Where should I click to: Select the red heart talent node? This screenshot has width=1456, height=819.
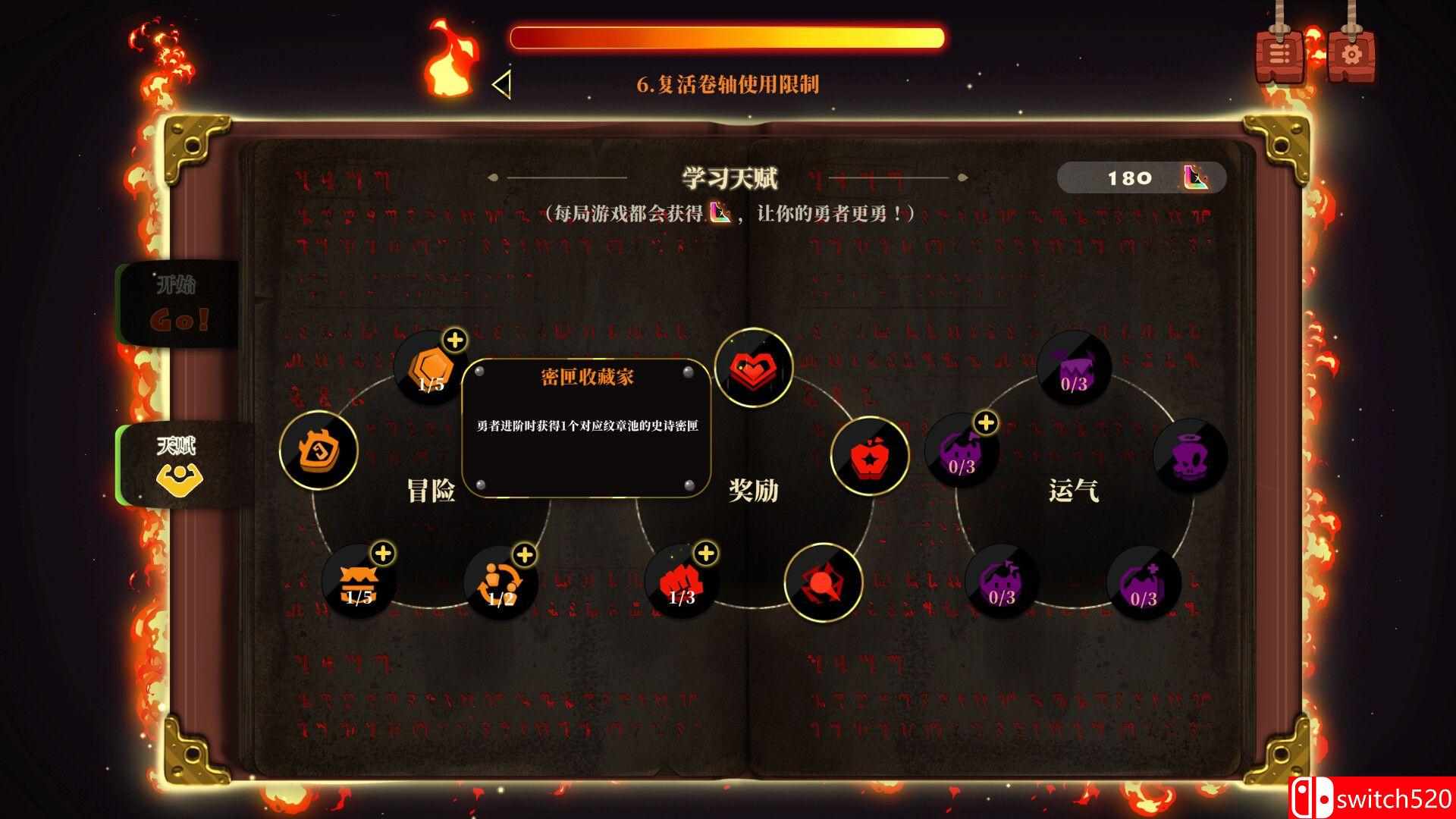click(753, 369)
